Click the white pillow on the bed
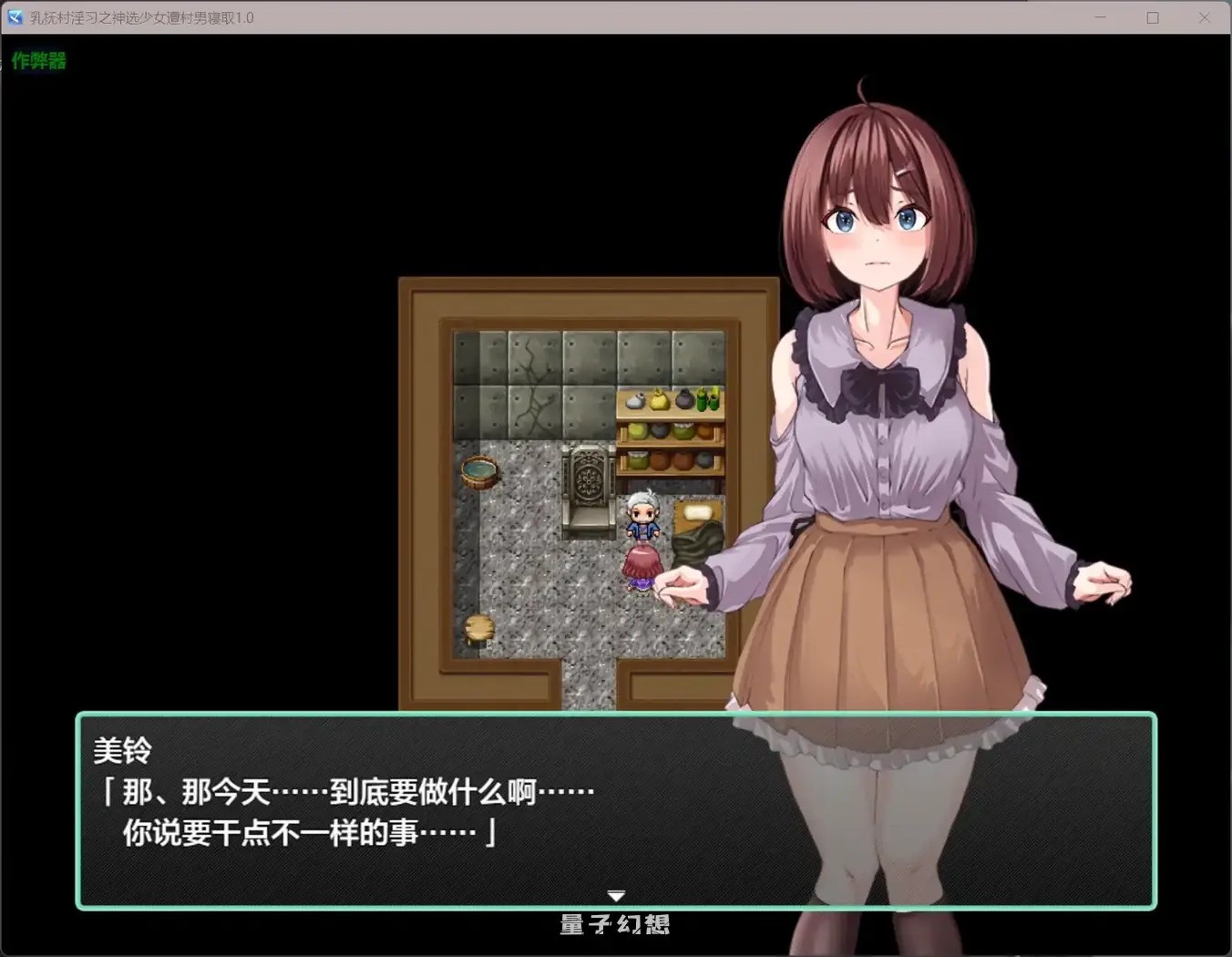The width and height of the screenshot is (1232, 957). click(x=697, y=512)
